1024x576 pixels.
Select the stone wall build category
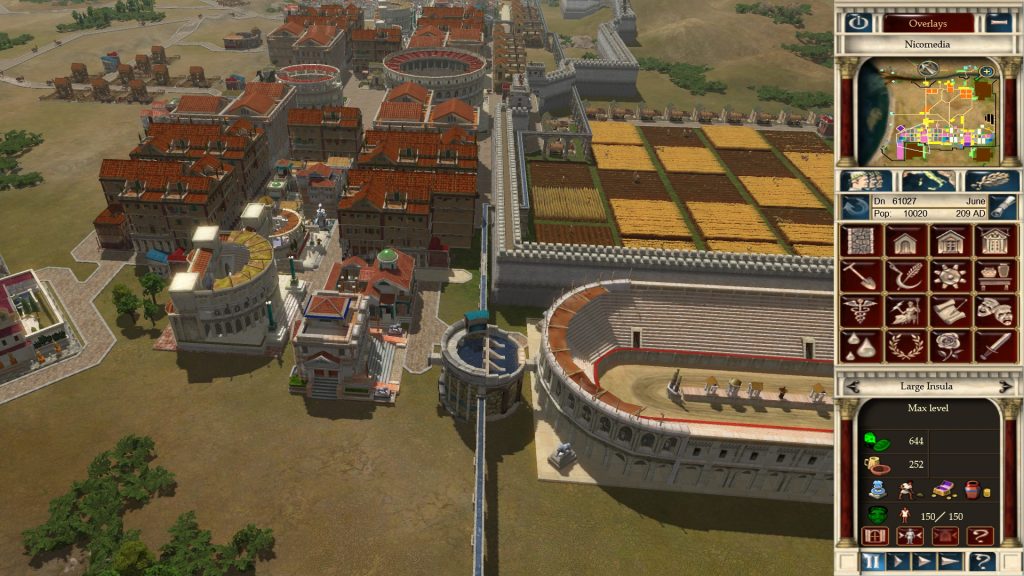point(859,240)
